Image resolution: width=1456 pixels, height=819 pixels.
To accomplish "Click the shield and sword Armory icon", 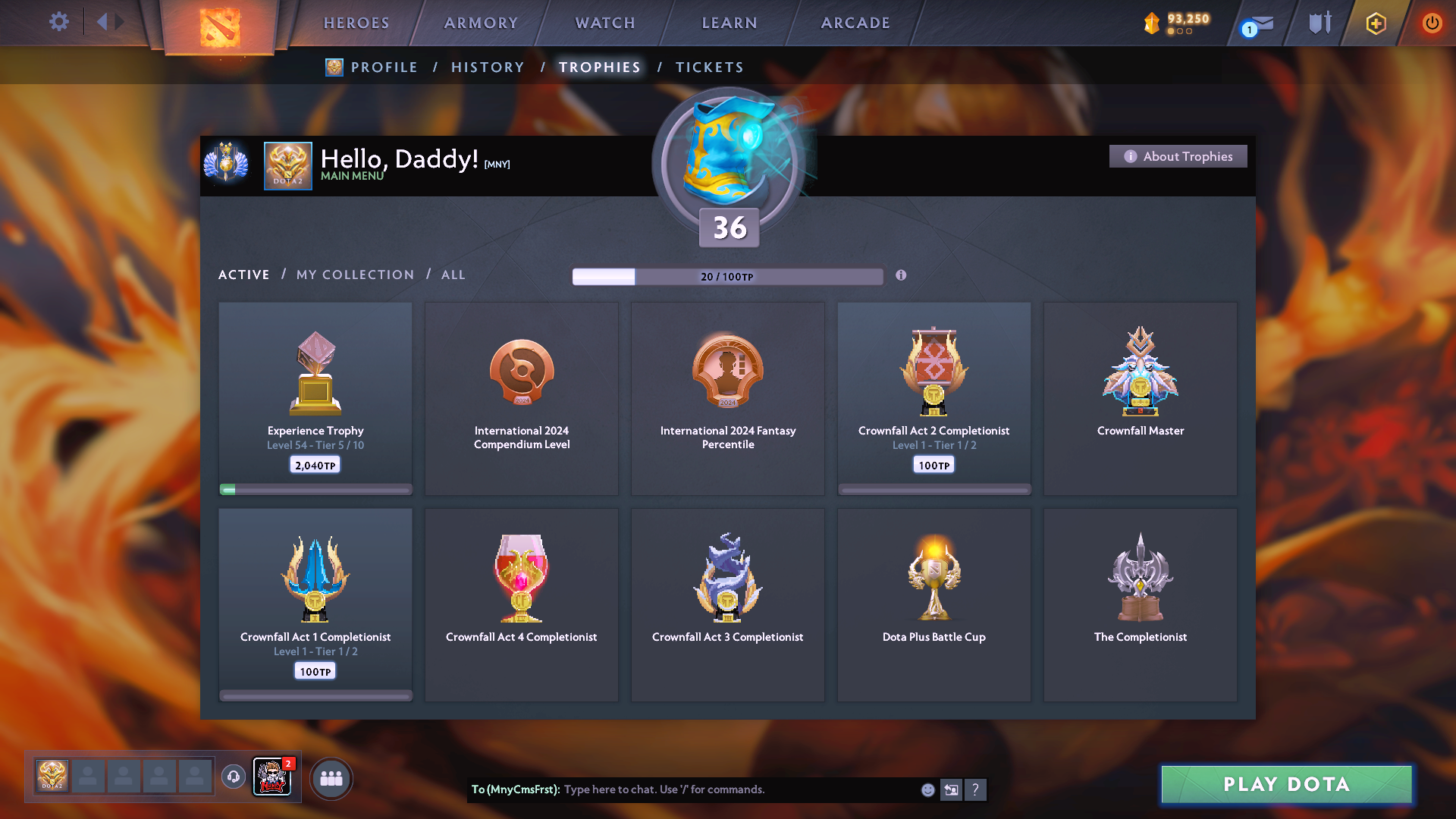I will coord(1318,23).
